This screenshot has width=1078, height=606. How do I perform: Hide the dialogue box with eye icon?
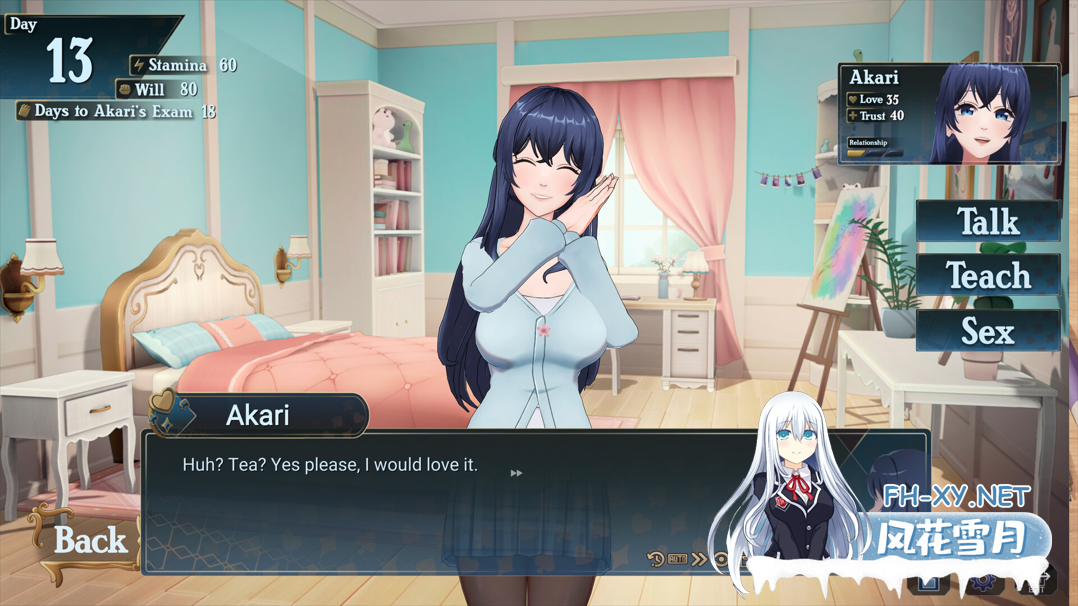pos(720,560)
